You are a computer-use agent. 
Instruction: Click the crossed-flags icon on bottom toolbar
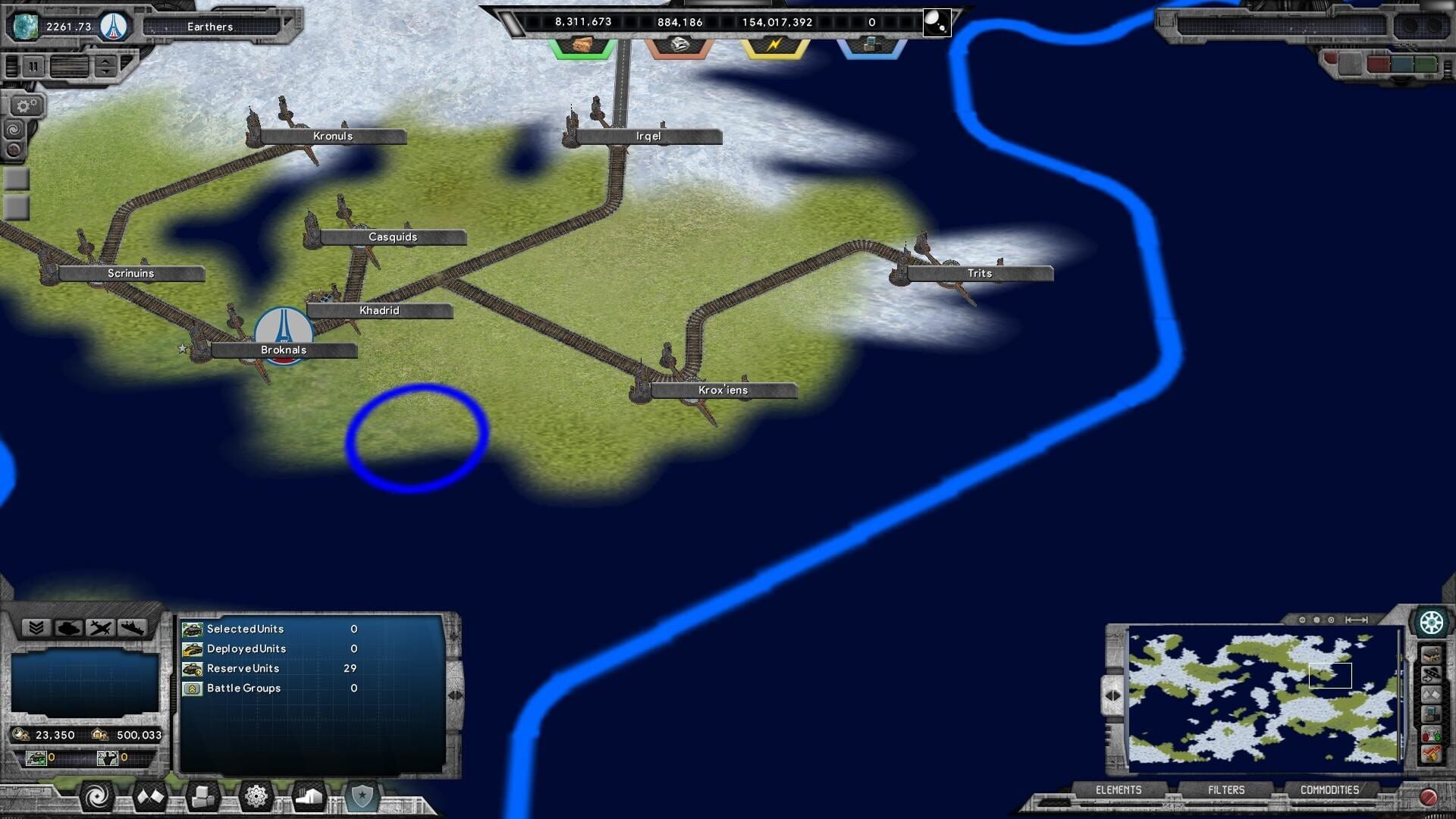coord(150,796)
